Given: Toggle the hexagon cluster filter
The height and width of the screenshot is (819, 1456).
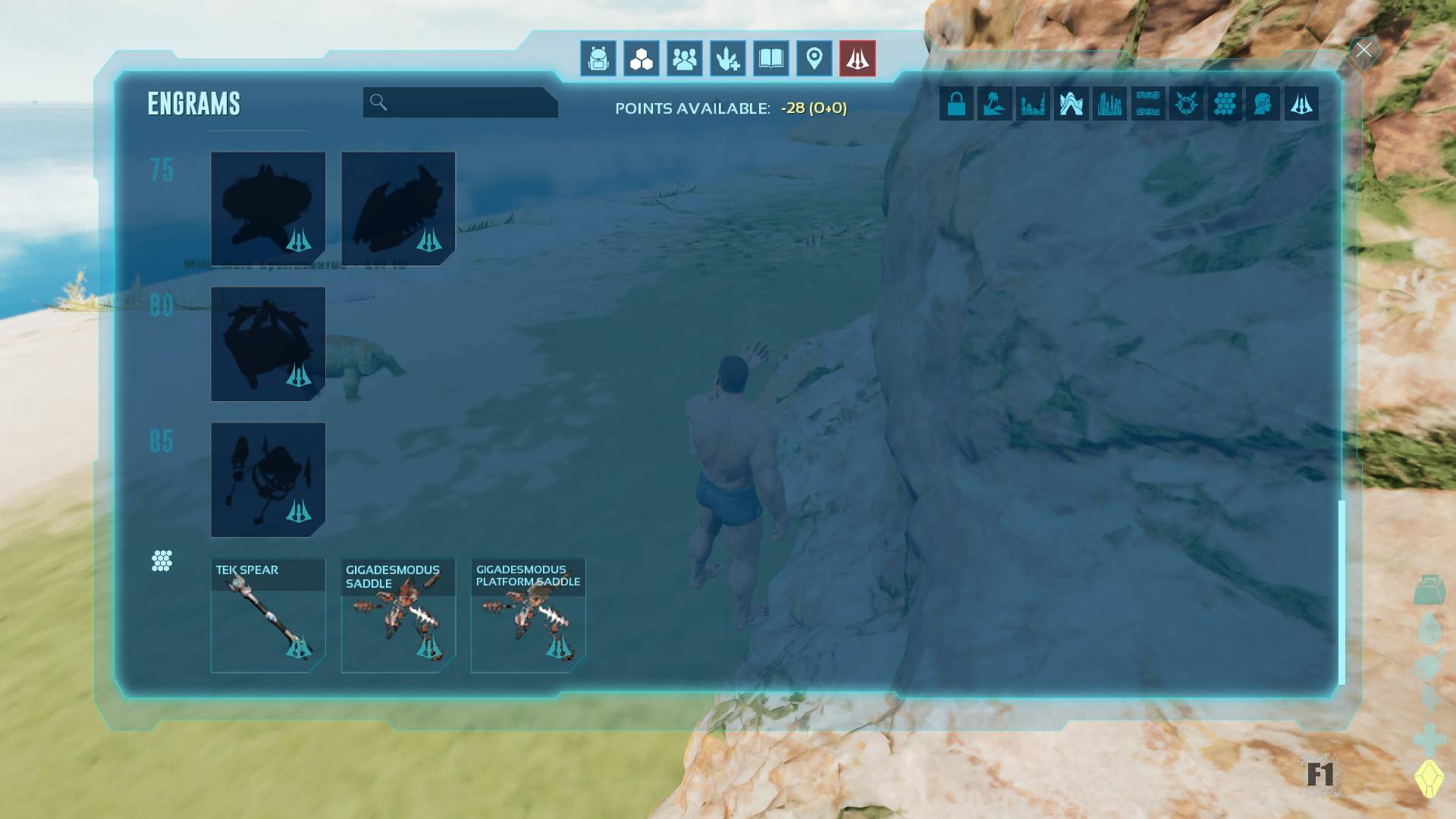Looking at the screenshot, I should [x=1225, y=104].
